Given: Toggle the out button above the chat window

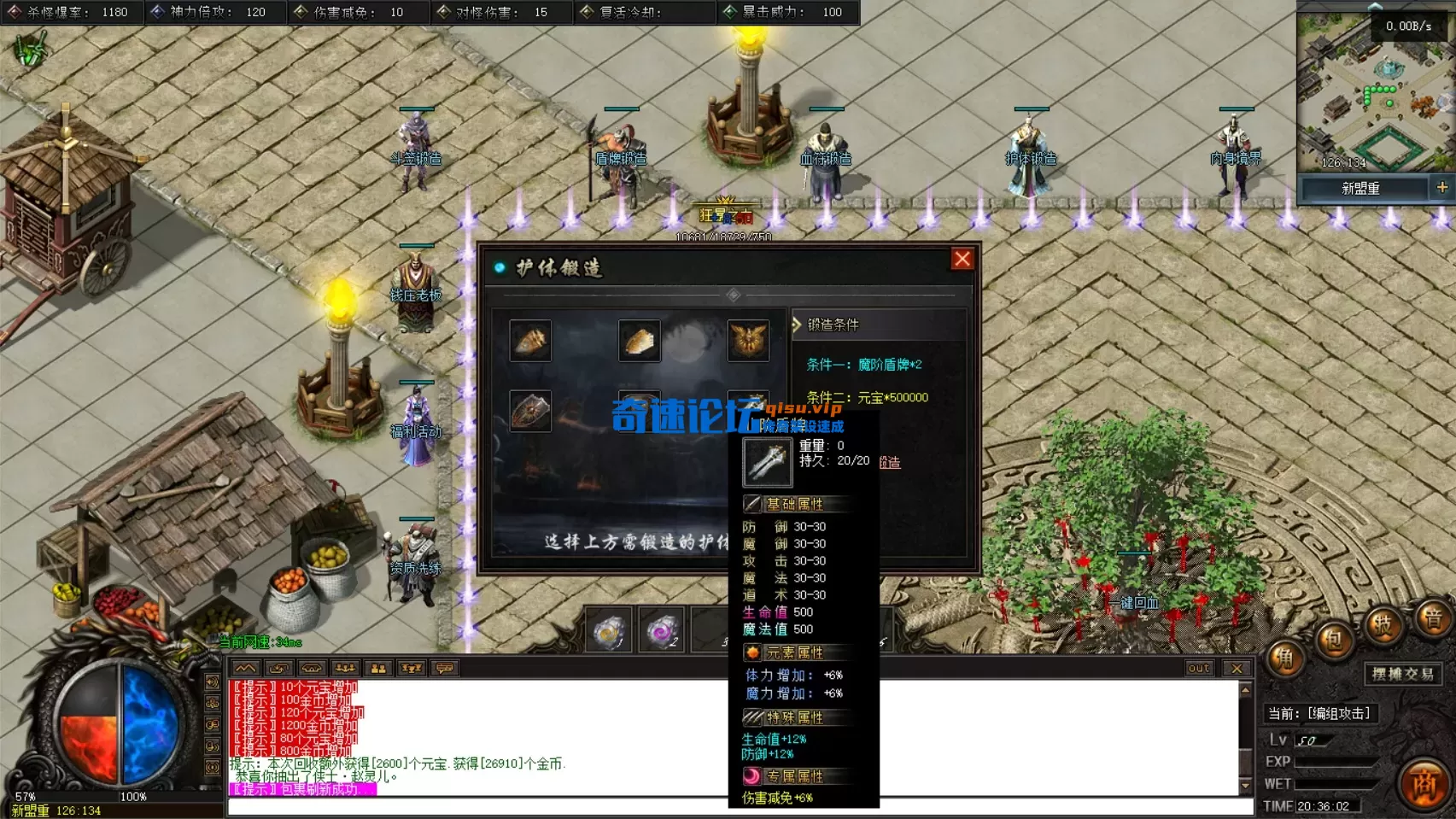Looking at the screenshot, I should pos(1199,668).
